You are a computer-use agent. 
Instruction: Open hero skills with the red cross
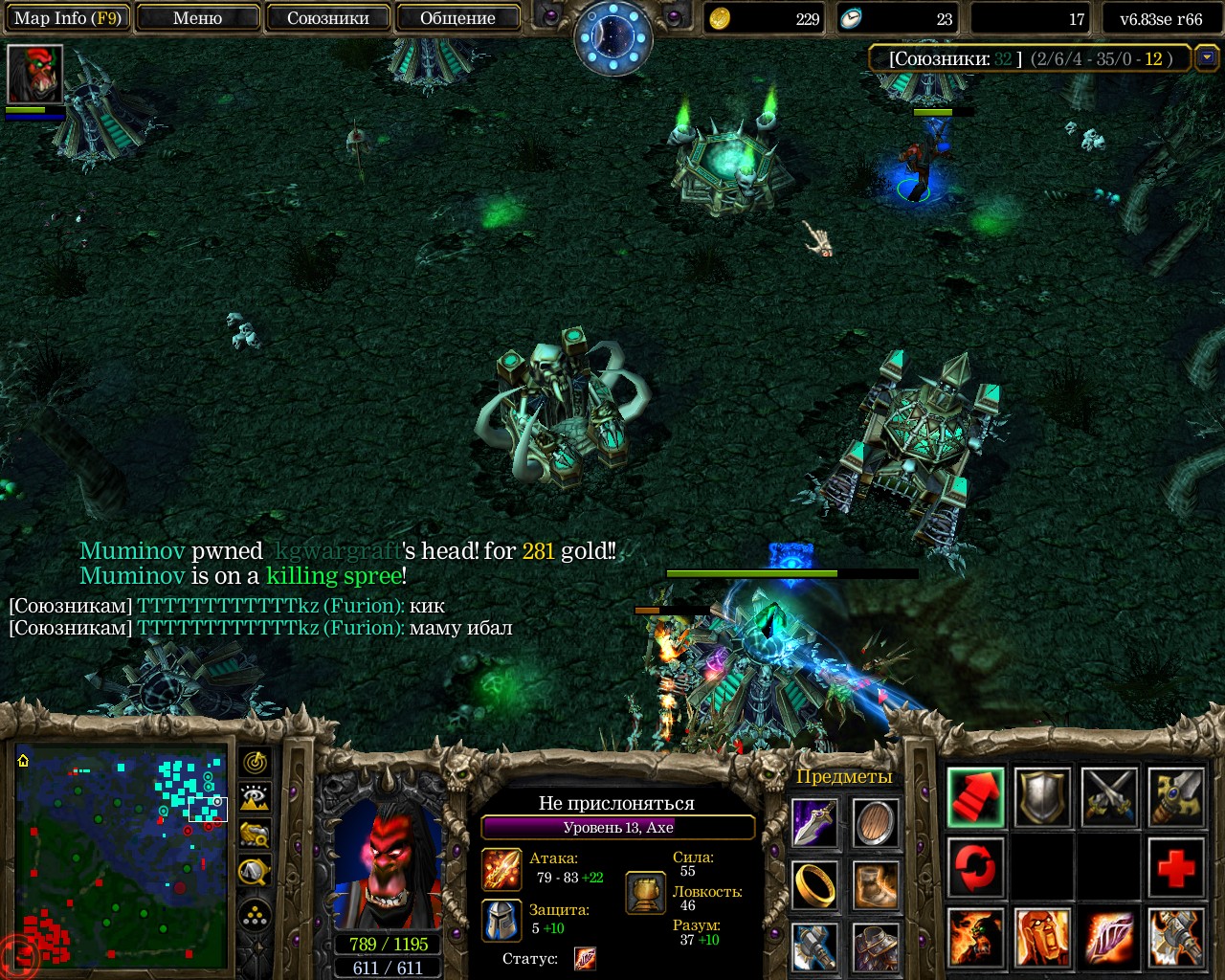pyautogui.click(x=1175, y=867)
